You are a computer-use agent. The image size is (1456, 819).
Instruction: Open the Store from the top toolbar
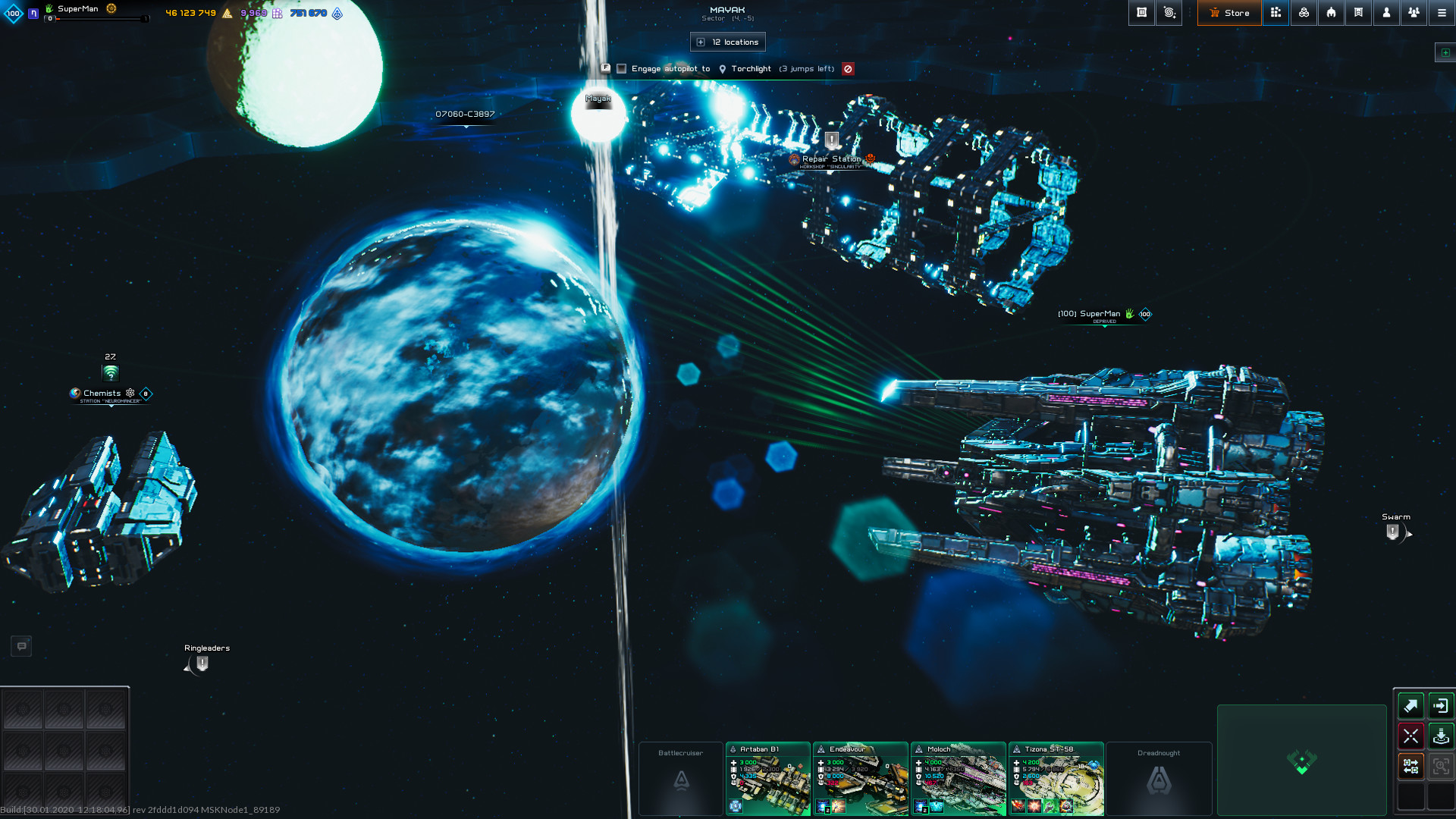[1230, 13]
